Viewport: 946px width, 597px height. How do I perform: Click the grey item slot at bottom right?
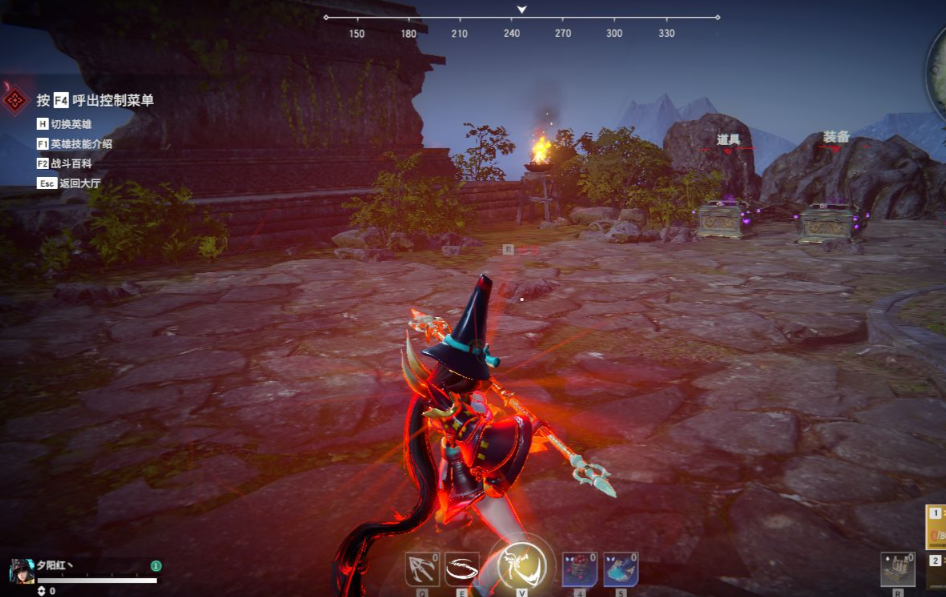tap(897, 569)
